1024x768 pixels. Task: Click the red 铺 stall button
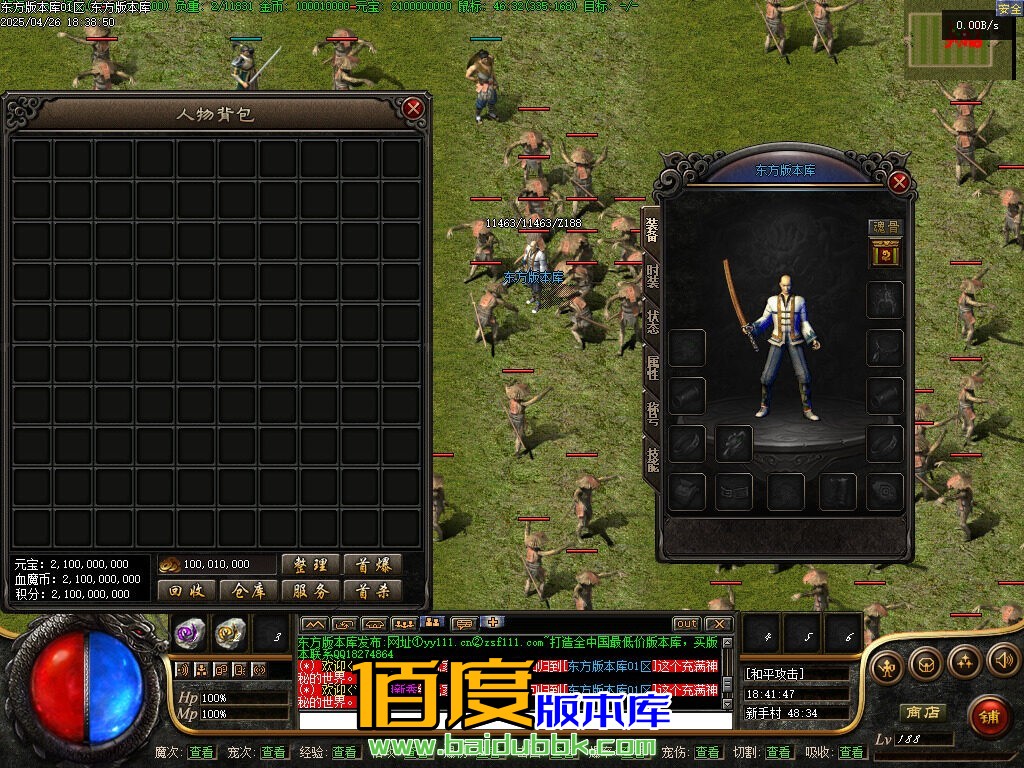(x=988, y=715)
